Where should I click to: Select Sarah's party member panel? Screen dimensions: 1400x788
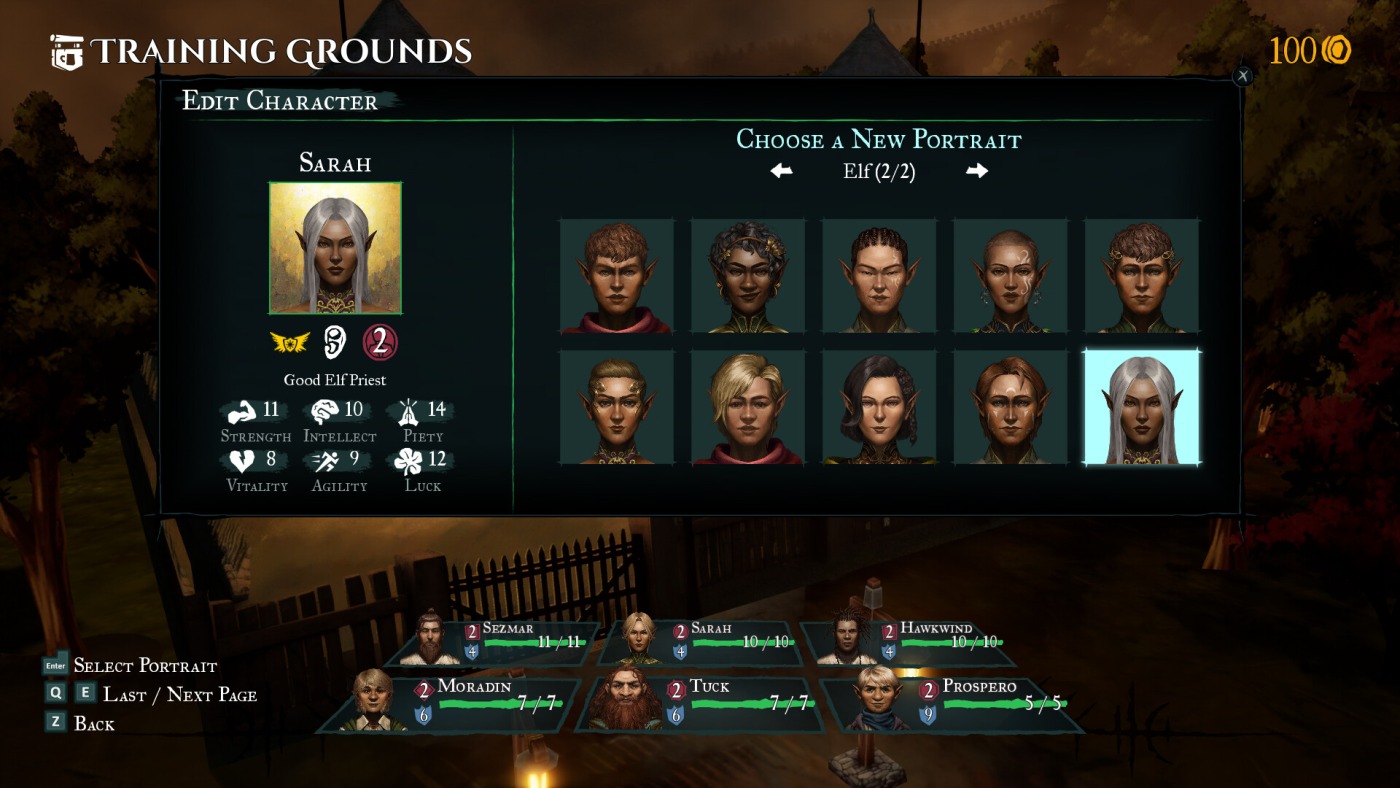[705, 641]
